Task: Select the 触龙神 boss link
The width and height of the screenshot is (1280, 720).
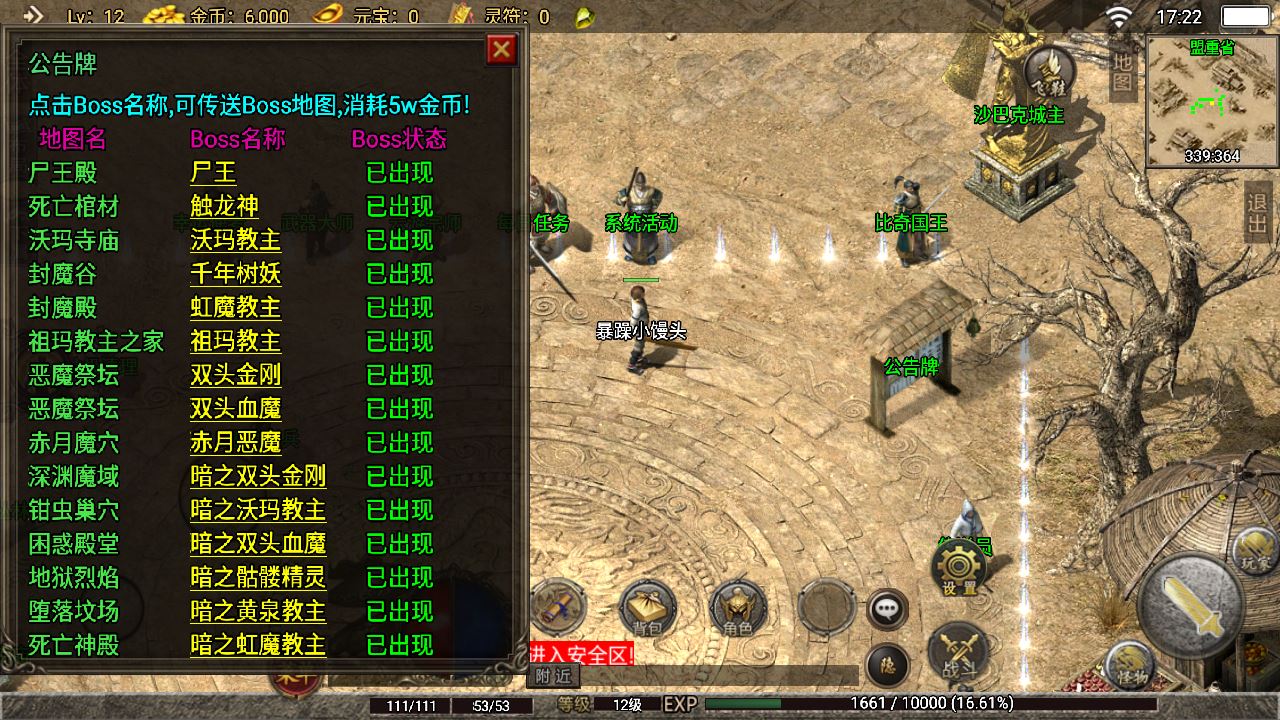Action: point(224,207)
